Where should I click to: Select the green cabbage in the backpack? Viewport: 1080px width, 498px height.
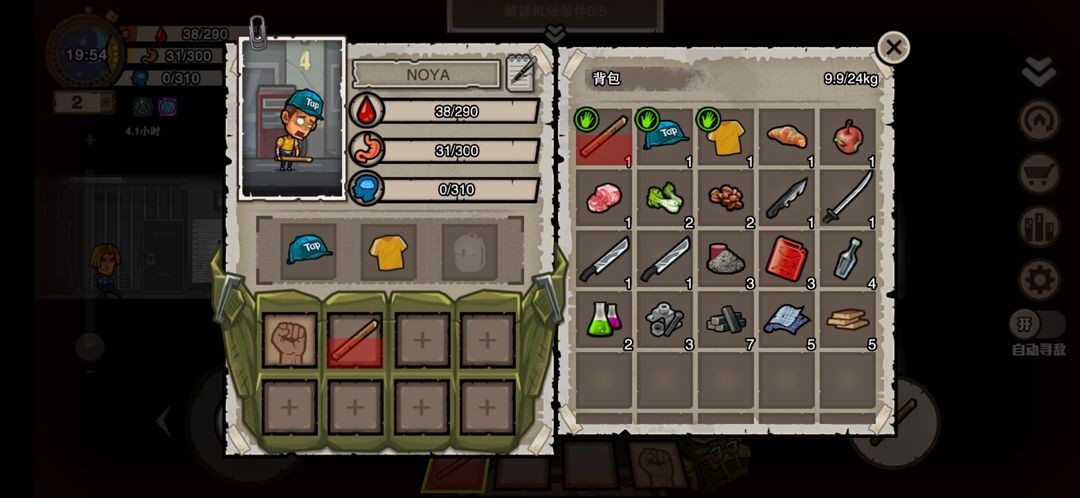(664, 198)
